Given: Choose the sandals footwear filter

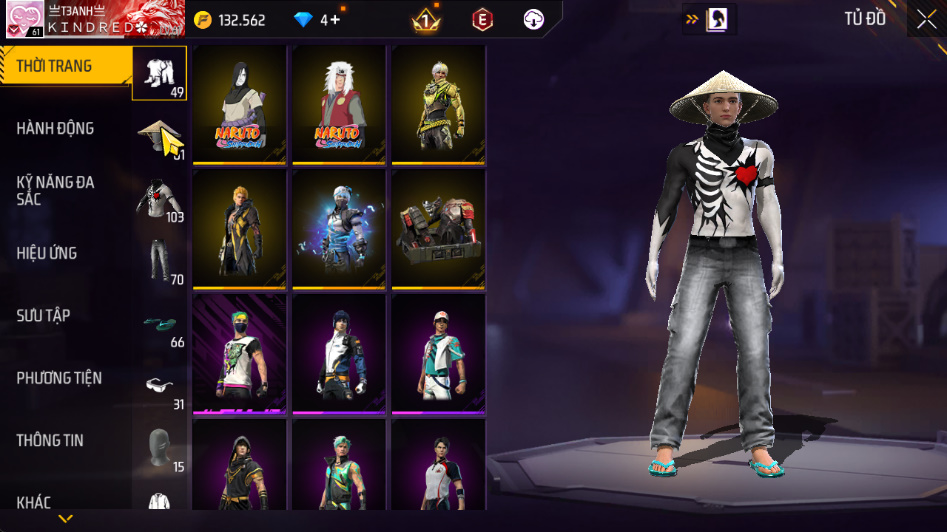Looking at the screenshot, I should click(160, 324).
